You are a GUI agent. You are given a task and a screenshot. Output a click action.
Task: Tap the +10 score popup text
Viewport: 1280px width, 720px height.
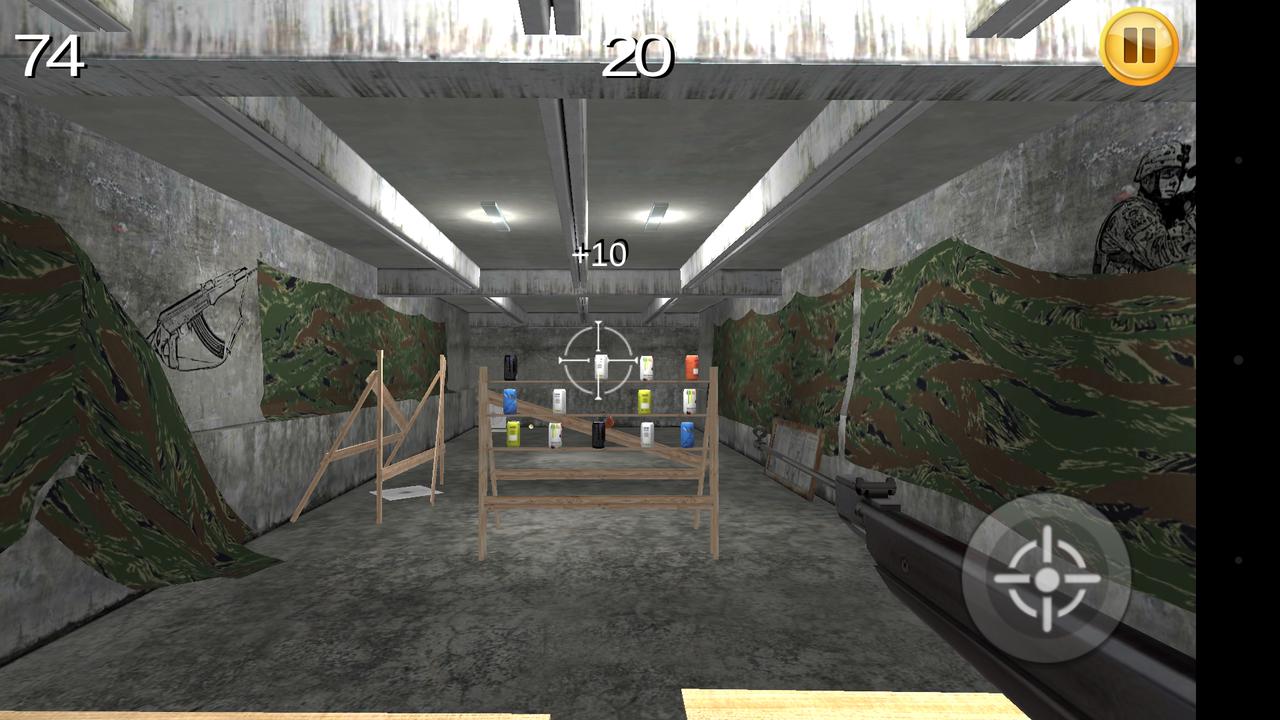(x=598, y=253)
